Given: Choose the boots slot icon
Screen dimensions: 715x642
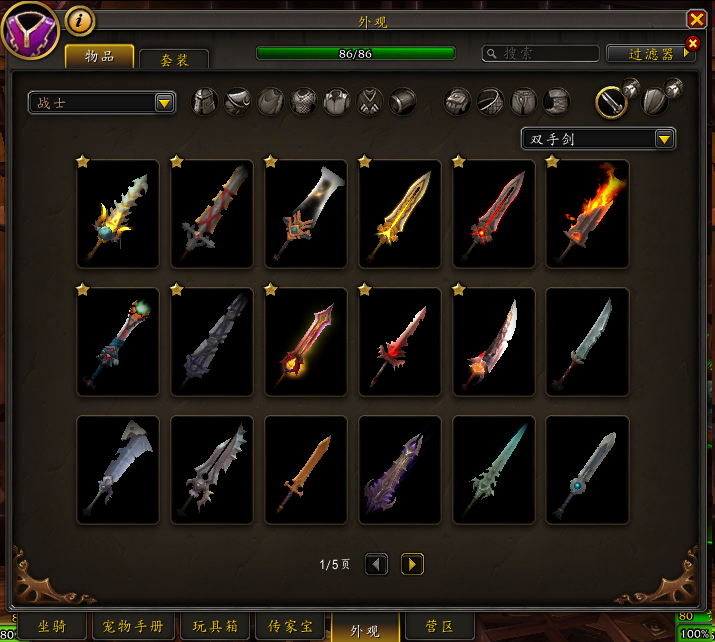Looking at the screenshot, I should pyautogui.click(x=557, y=101).
